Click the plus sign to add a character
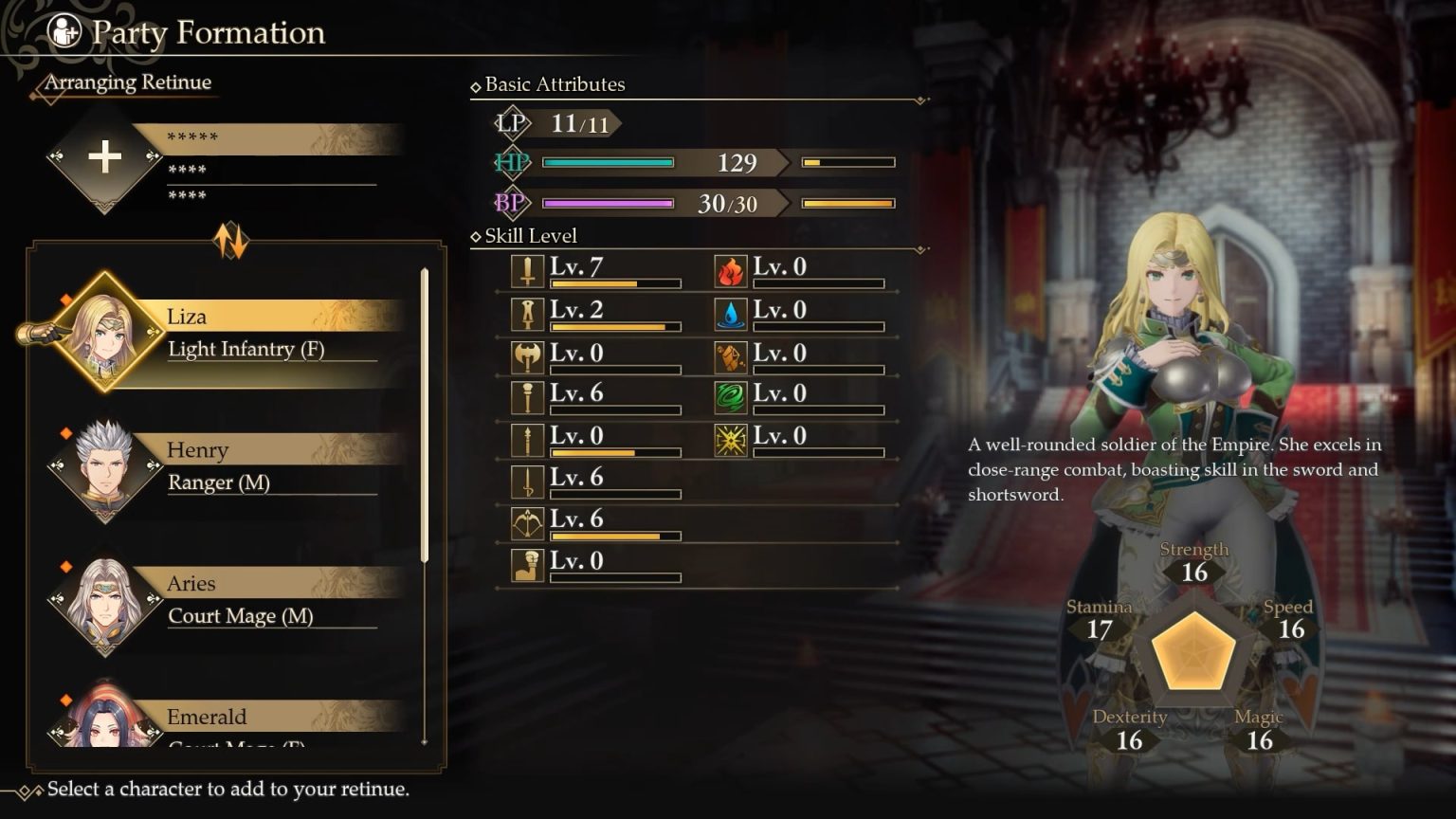 point(104,157)
